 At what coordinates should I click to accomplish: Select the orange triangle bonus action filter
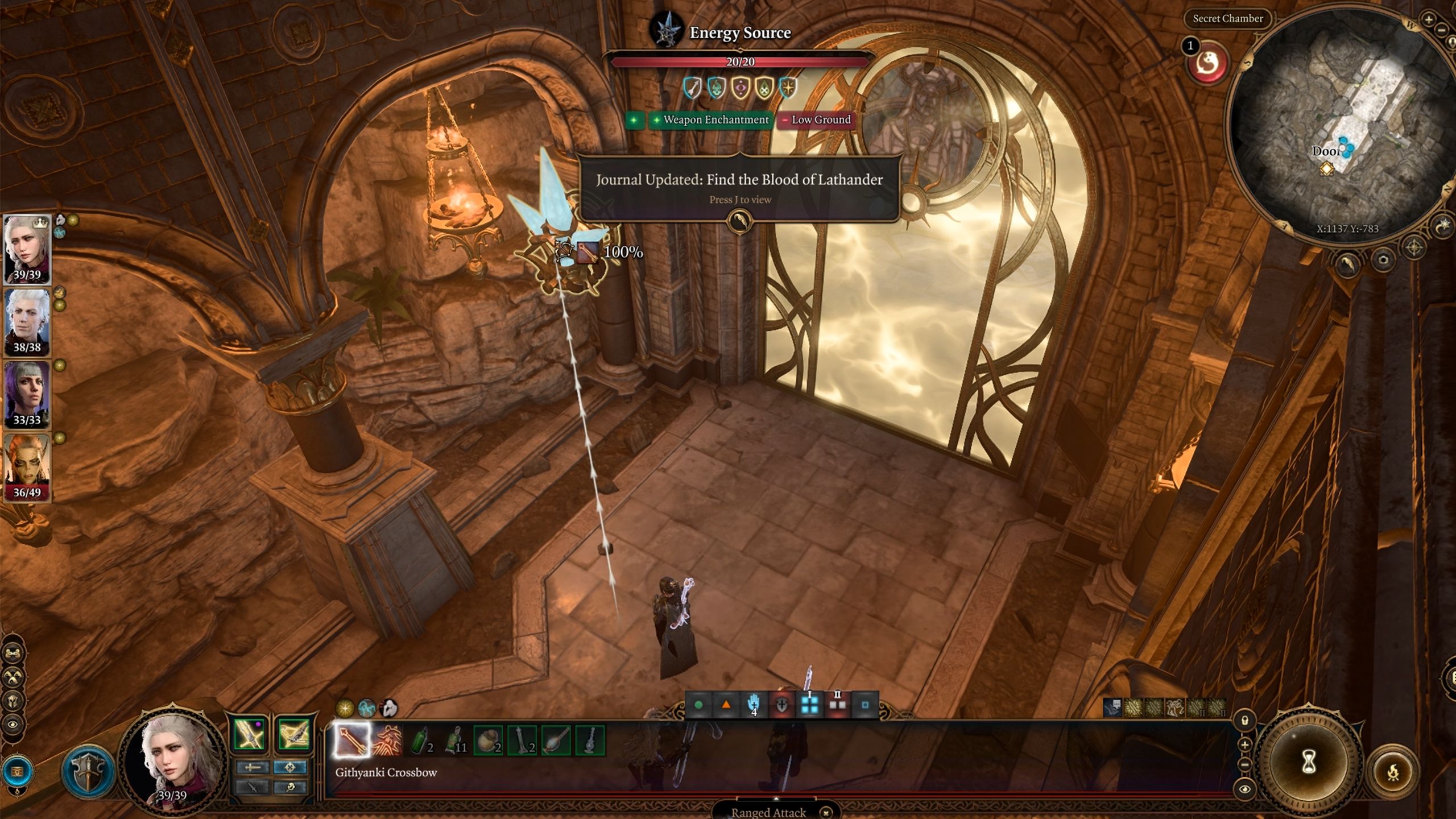[726, 705]
